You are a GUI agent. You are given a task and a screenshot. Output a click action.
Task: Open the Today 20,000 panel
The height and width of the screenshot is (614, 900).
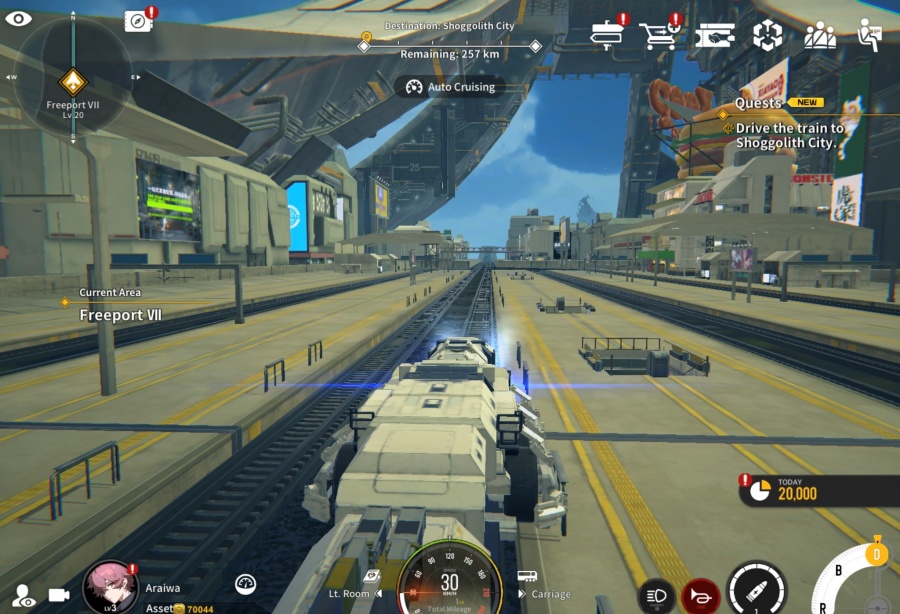coord(820,490)
